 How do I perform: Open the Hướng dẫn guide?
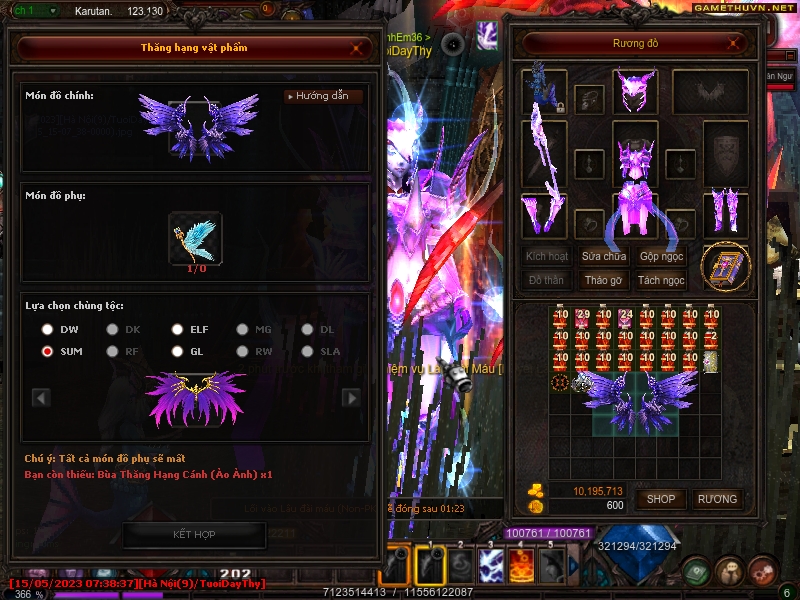pyautogui.click(x=323, y=96)
